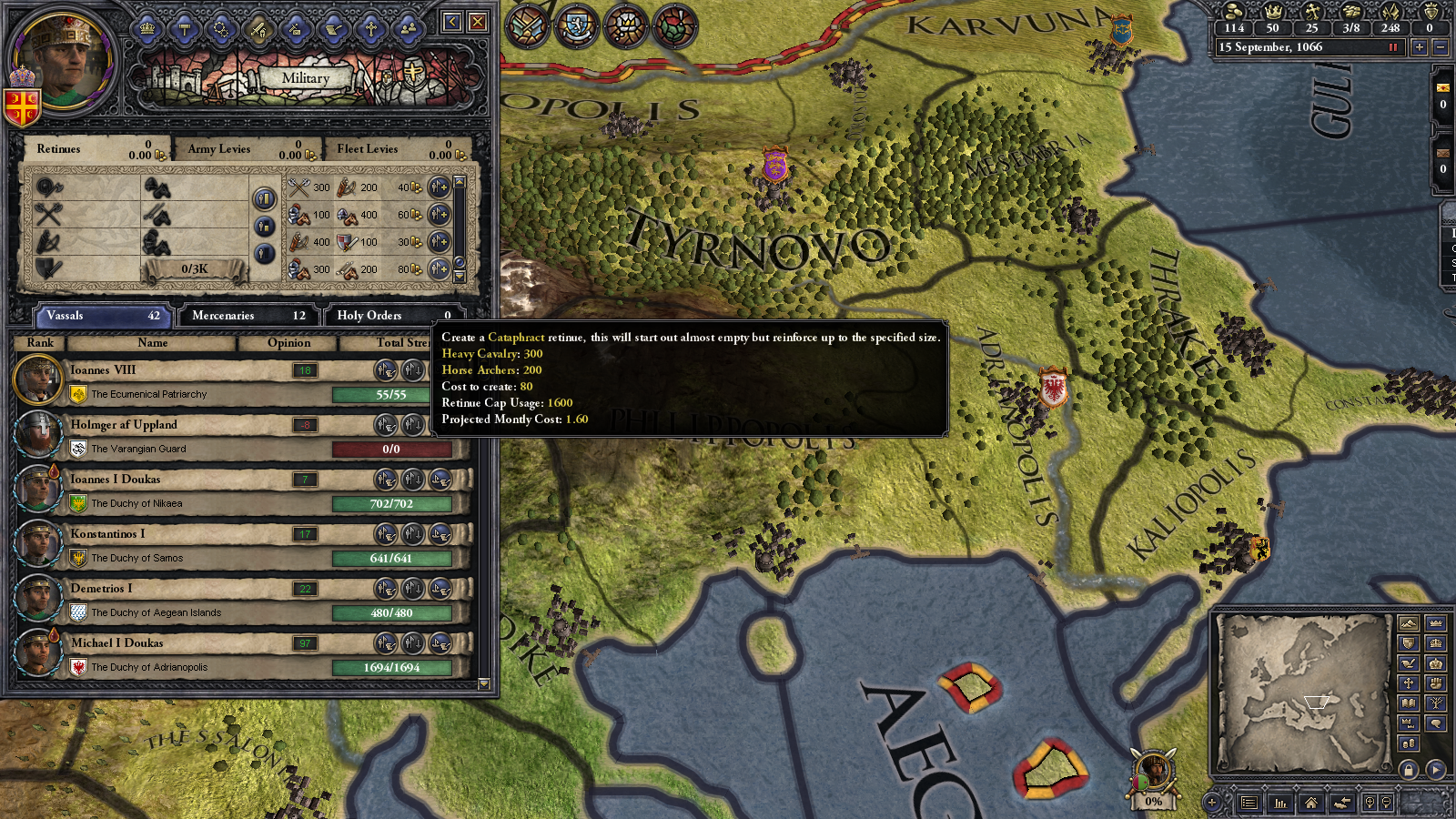Viewport: 1456px width, 819px height.
Task: Click the back arrow on the Military panel
Action: point(452,22)
